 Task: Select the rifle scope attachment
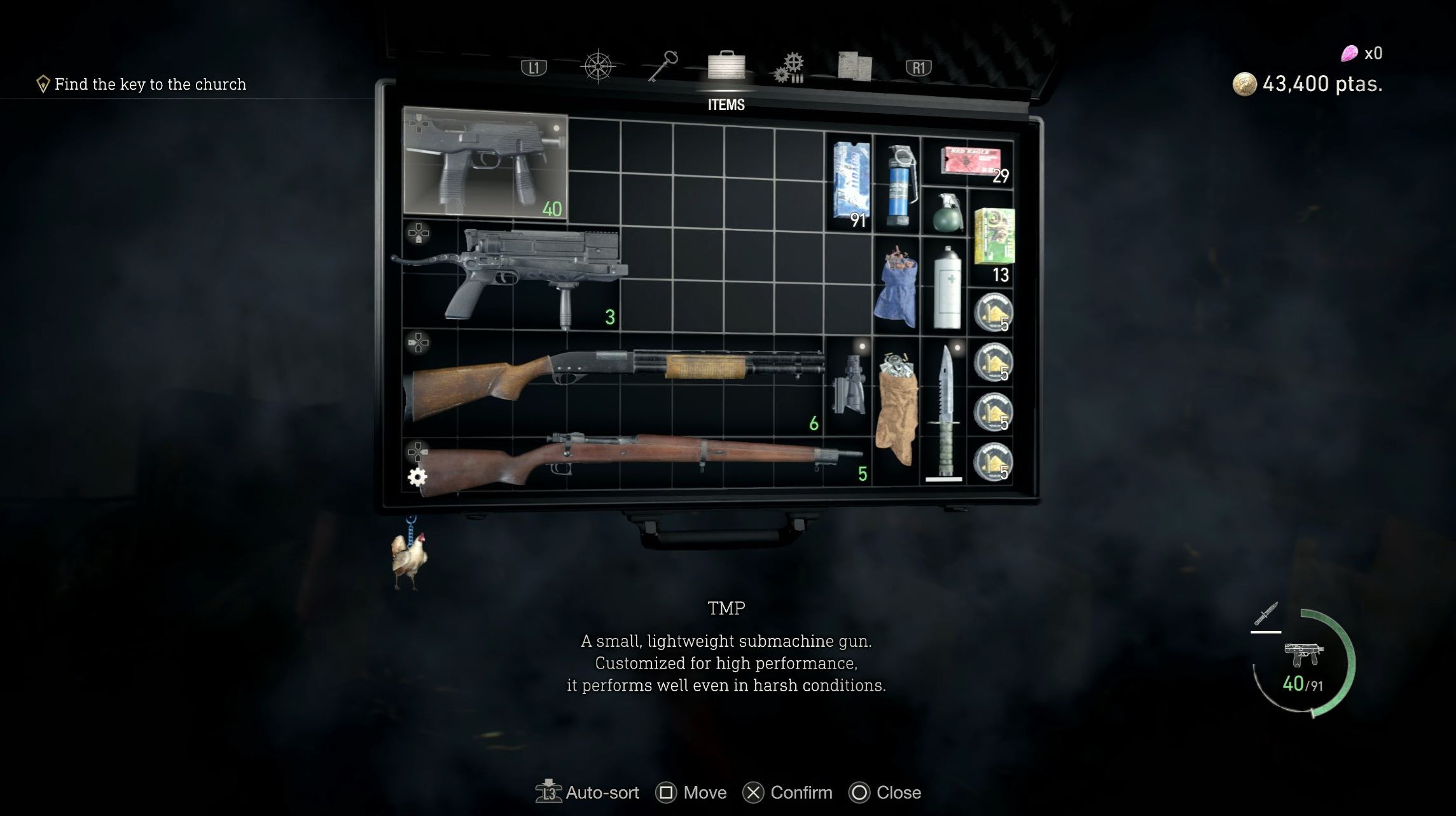[x=849, y=385]
